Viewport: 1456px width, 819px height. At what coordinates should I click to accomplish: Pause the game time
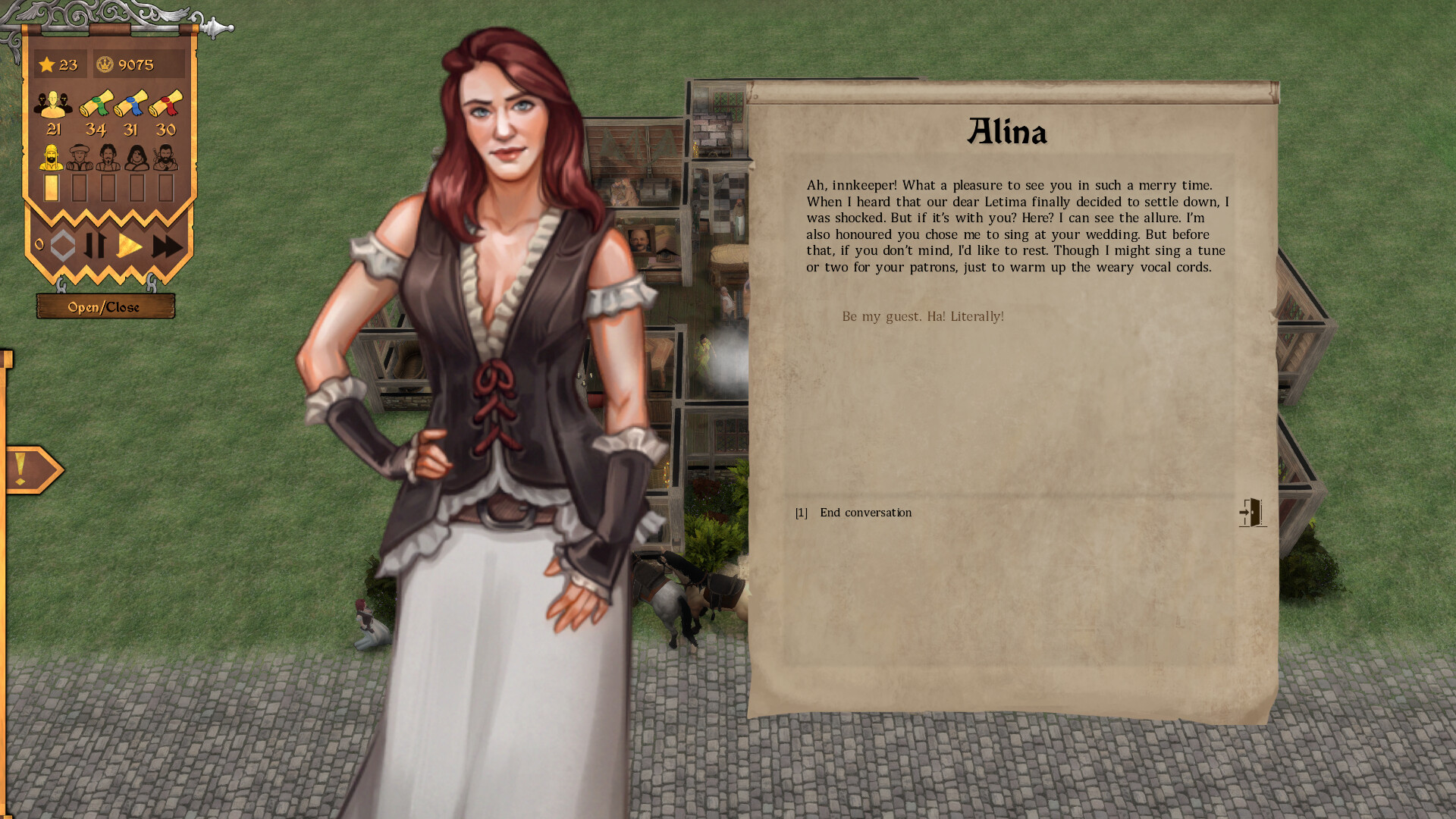(x=95, y=246)
